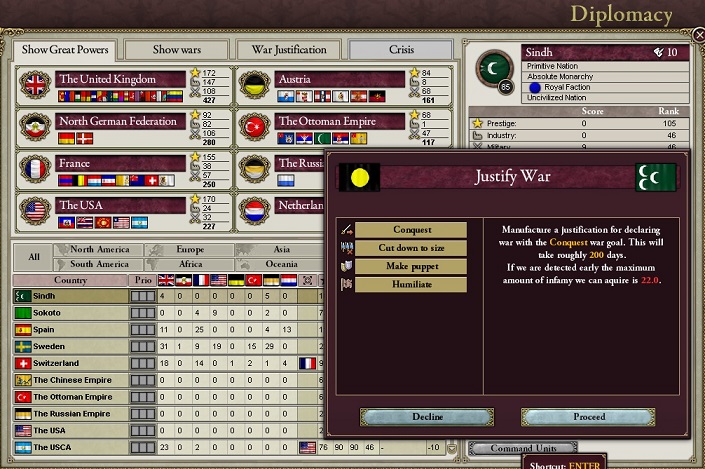705x469 pixels.
Task: Switch to the Show Great Powers tab
Action: pos(65,50)
